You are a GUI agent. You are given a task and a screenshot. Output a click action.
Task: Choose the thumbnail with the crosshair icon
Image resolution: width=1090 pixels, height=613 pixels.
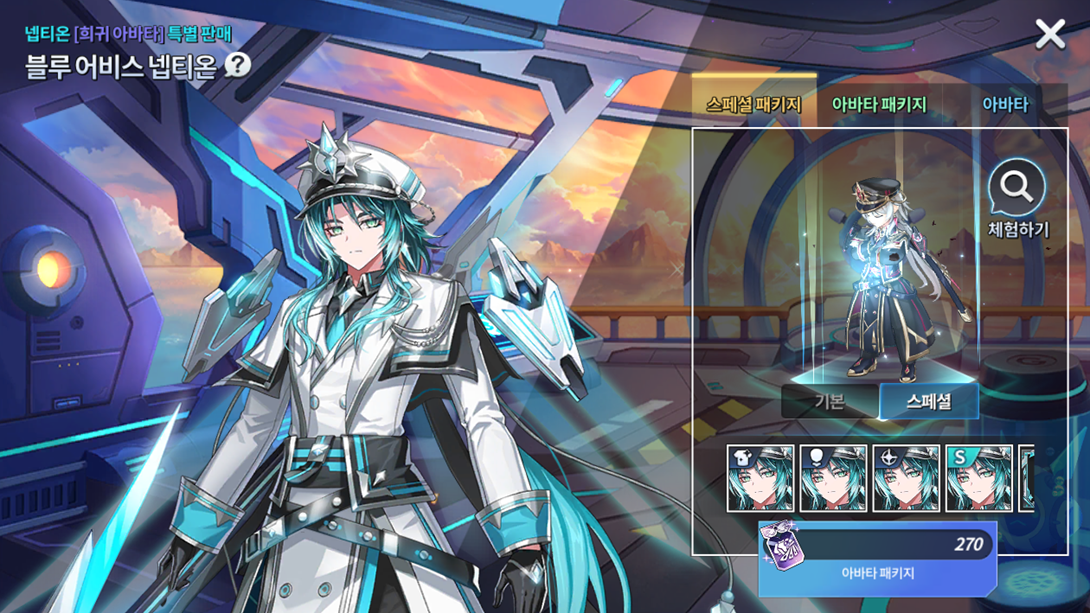click(906, 478)
